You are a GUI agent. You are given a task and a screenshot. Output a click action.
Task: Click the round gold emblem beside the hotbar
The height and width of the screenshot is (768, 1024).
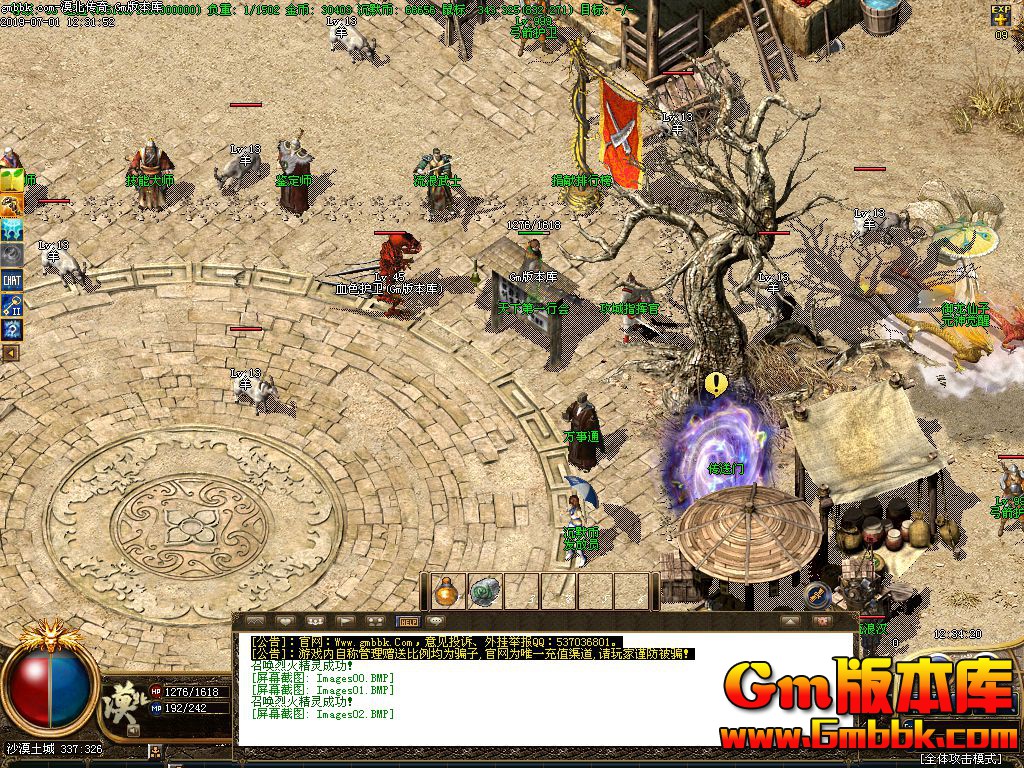pyautogui.click(x=817, y=596)
